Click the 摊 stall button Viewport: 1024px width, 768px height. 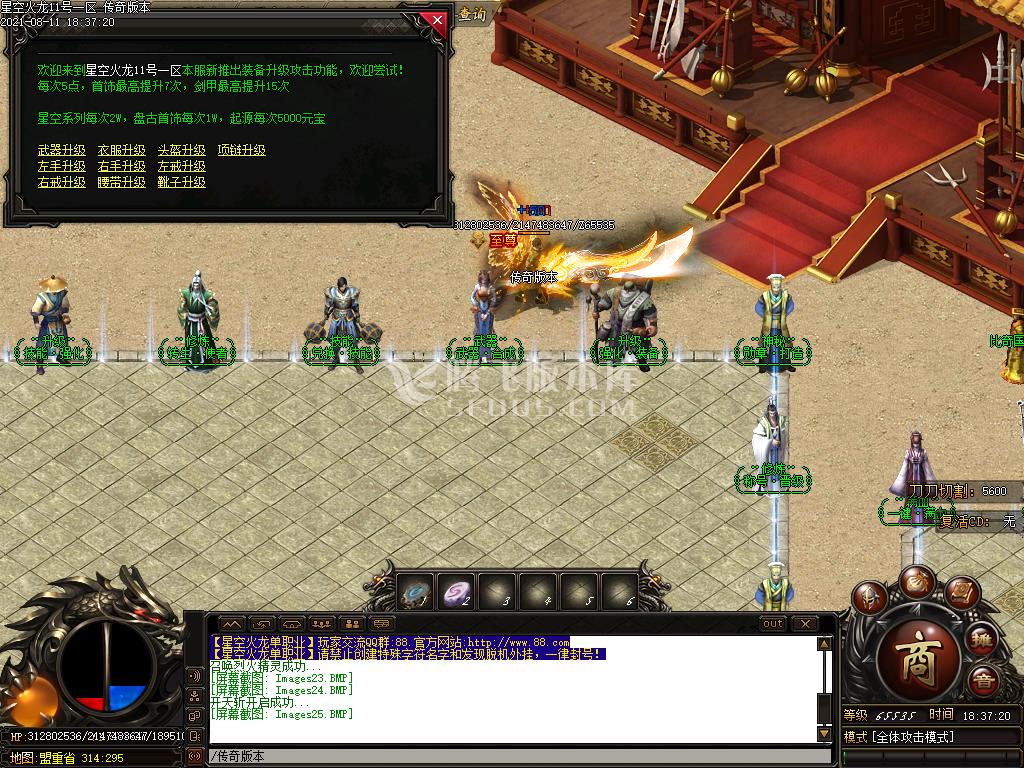pos(983,640)
